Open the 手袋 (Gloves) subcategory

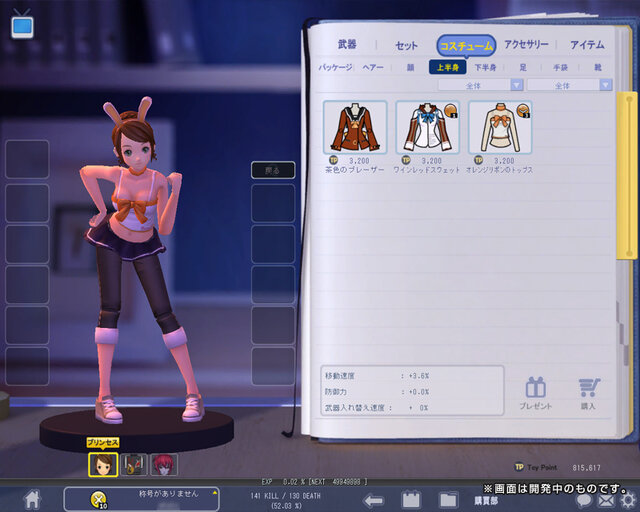[559, 68]
